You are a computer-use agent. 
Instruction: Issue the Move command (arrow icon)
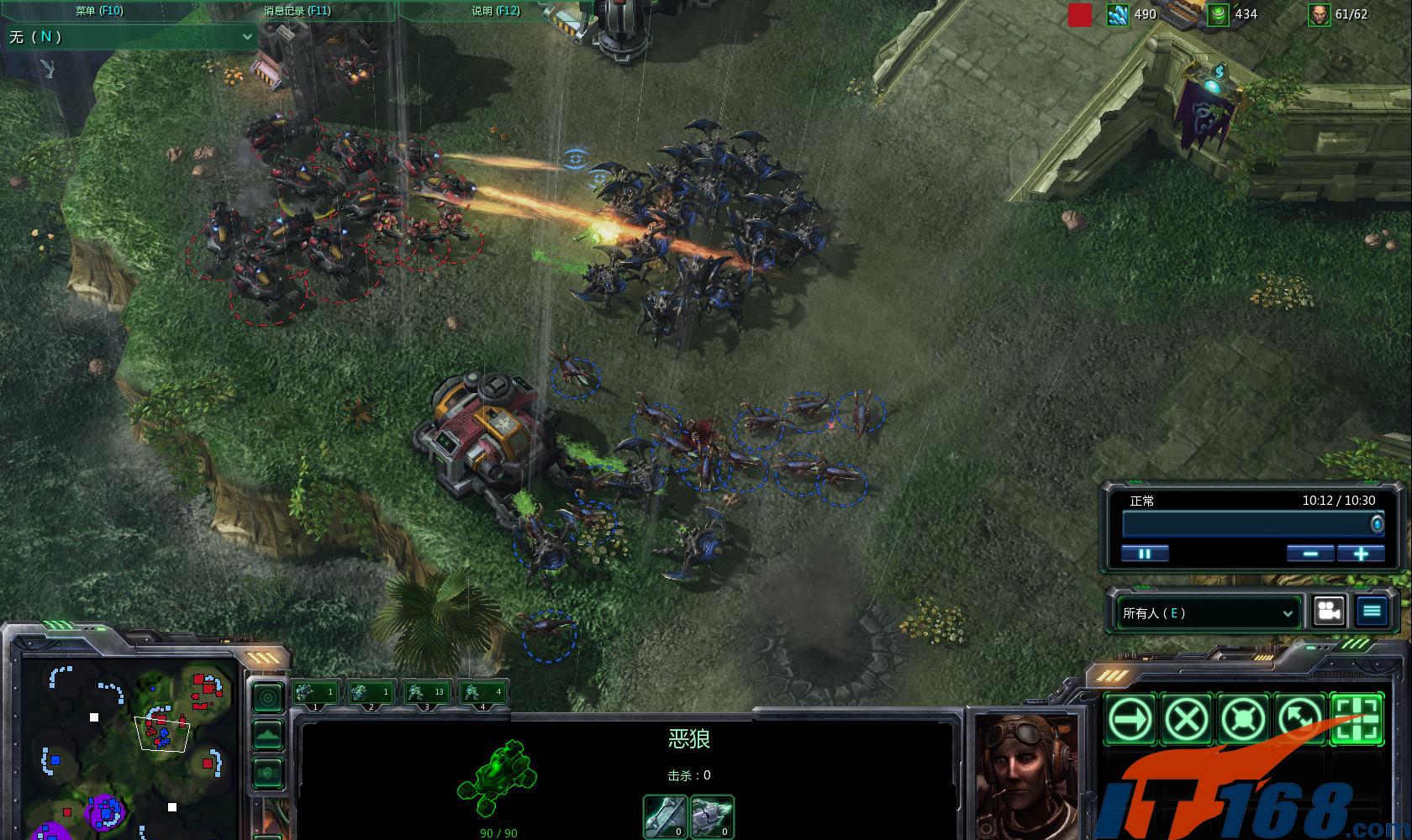(1130, 719)
